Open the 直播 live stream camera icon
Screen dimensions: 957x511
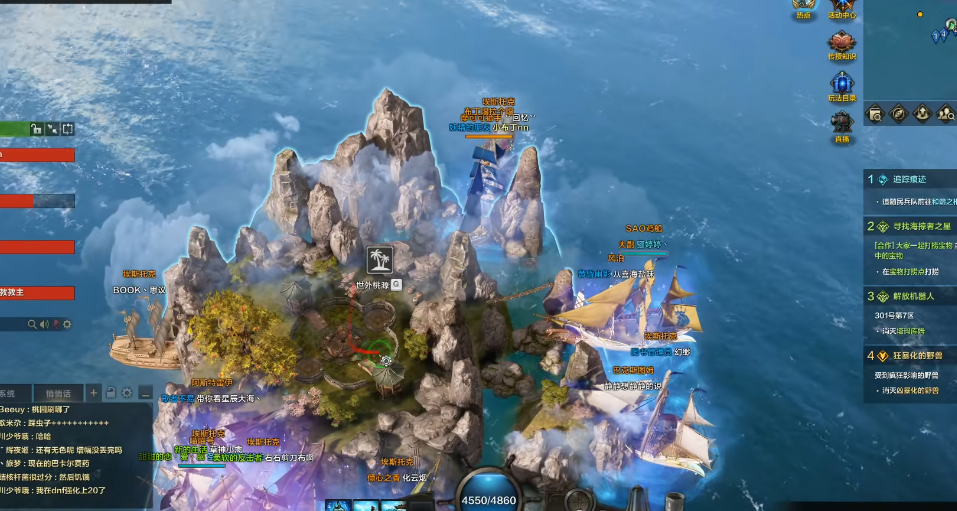(841, 124)
